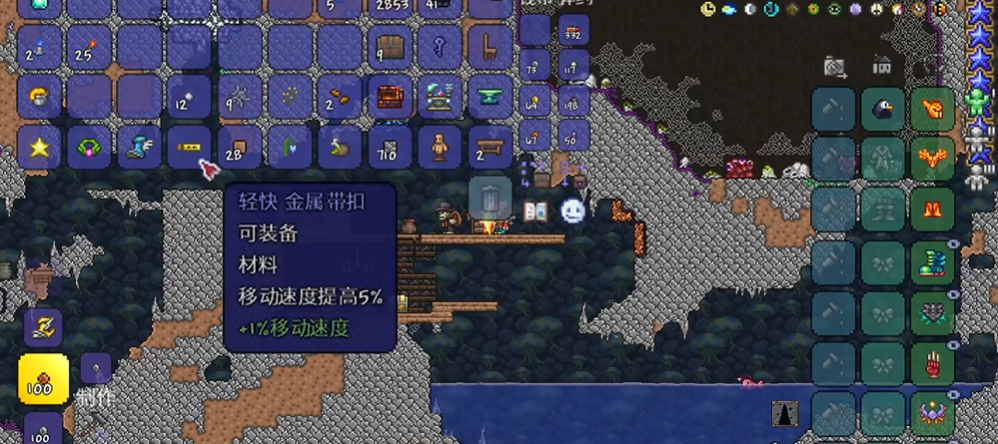Click the gold metal buckle item

[189, 146]
